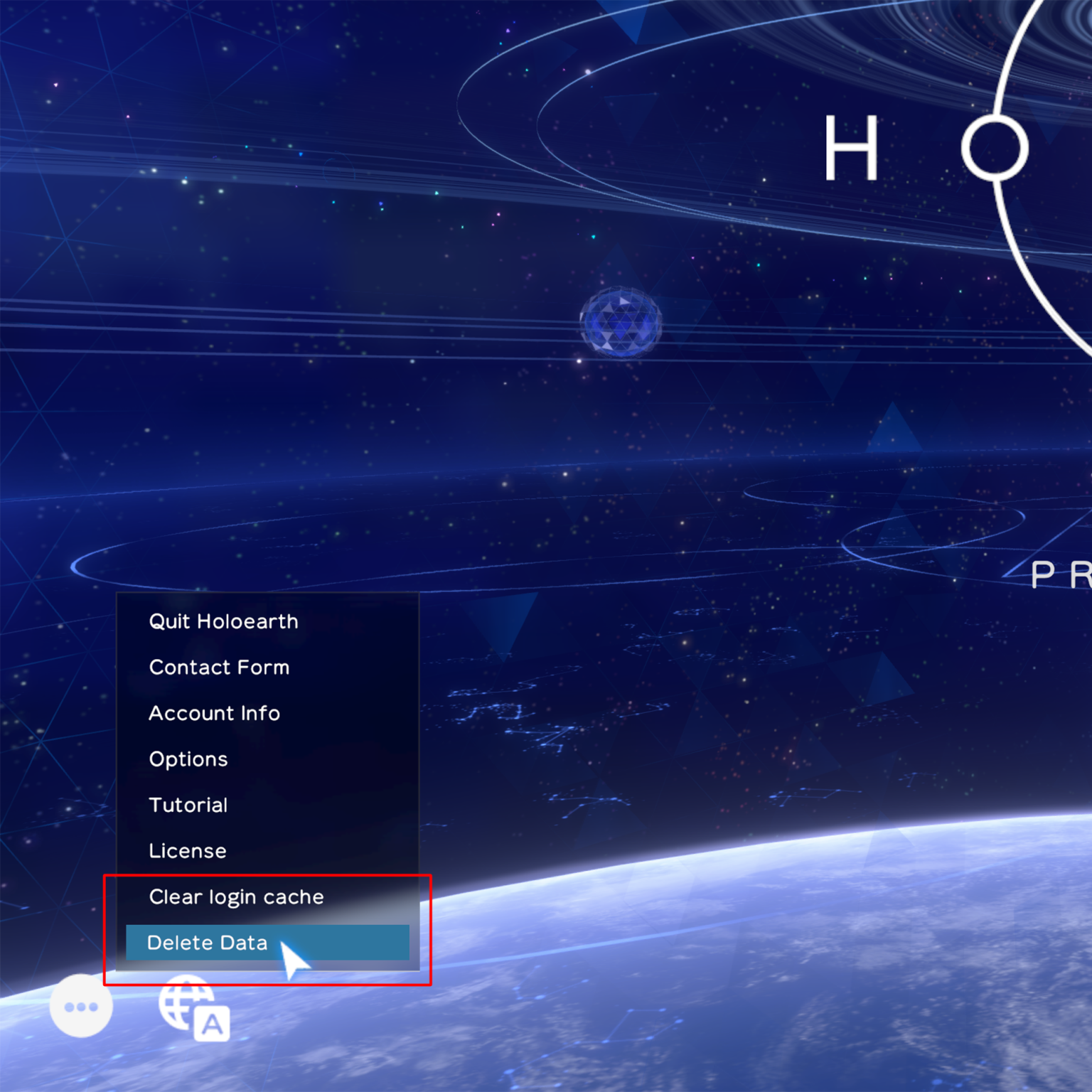Open the Options menu entry

point(188,759)
